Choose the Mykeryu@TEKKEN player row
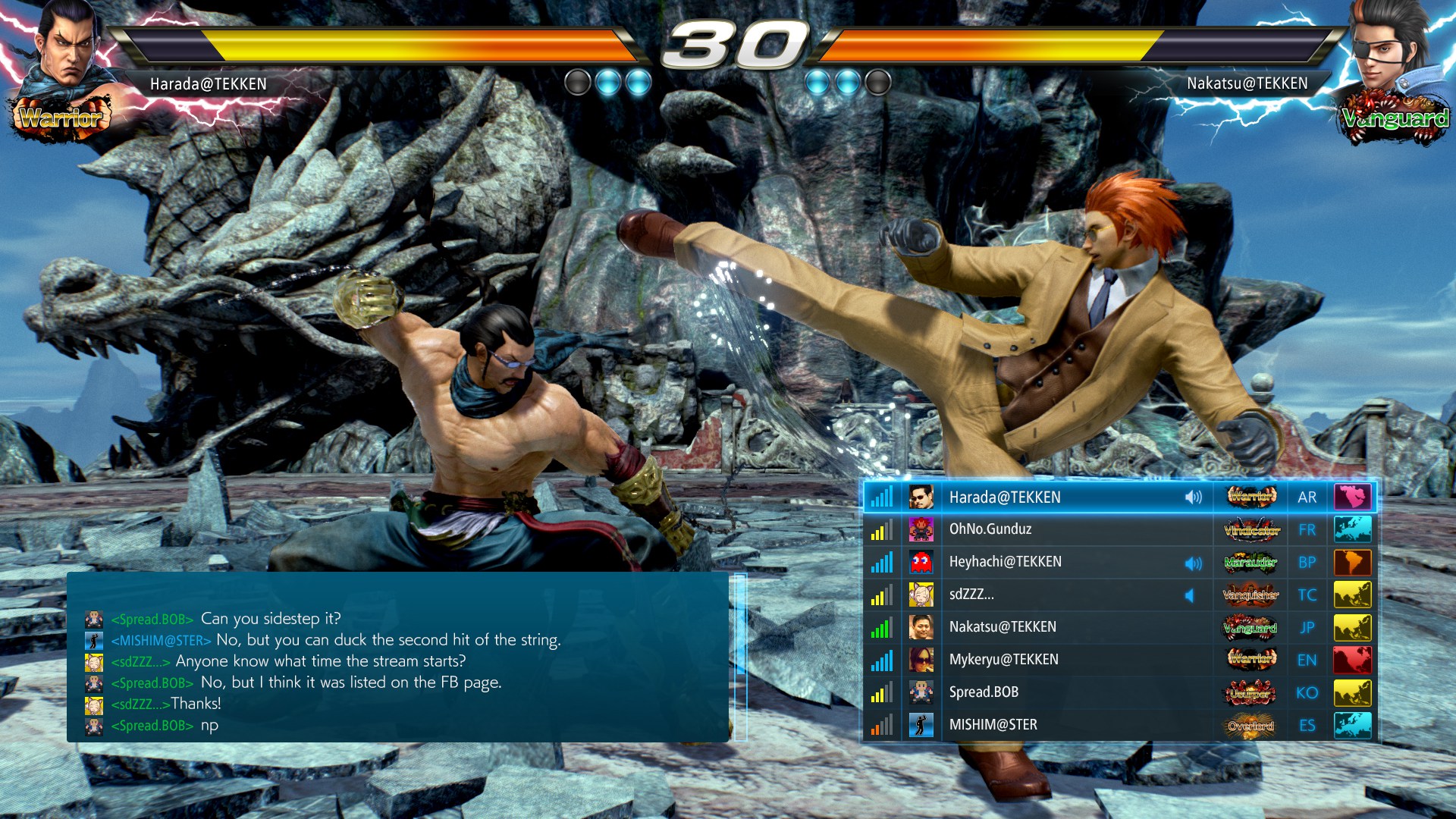Viewport: 1456px width, 819px height. tap(1003, 660)
